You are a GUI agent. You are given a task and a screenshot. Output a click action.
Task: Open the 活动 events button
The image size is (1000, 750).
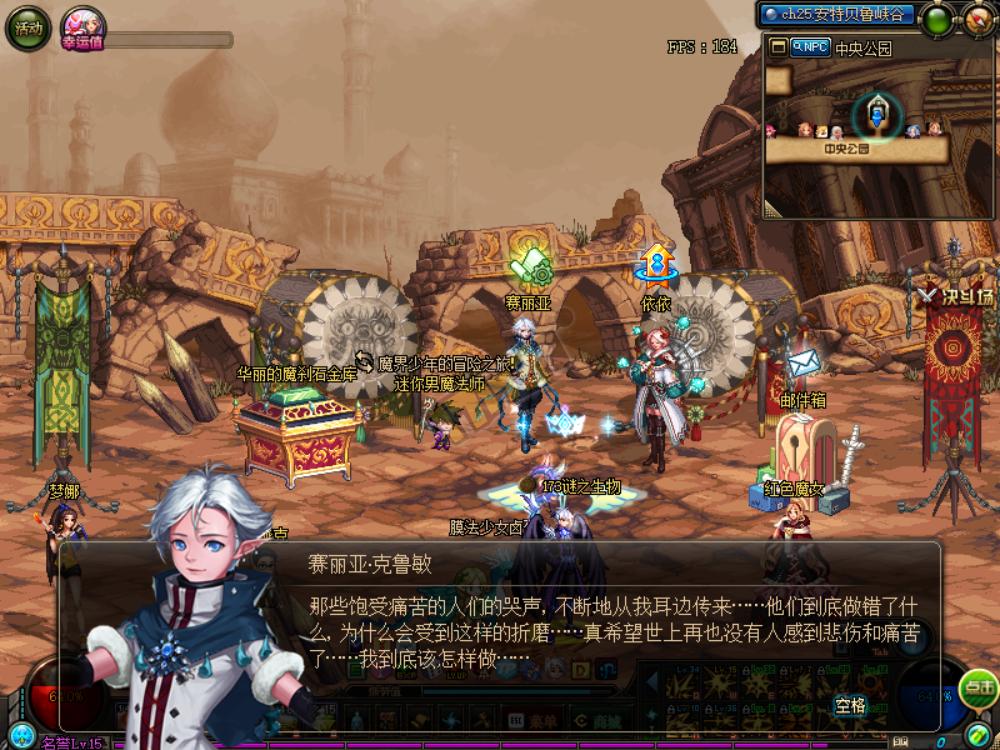27,28
